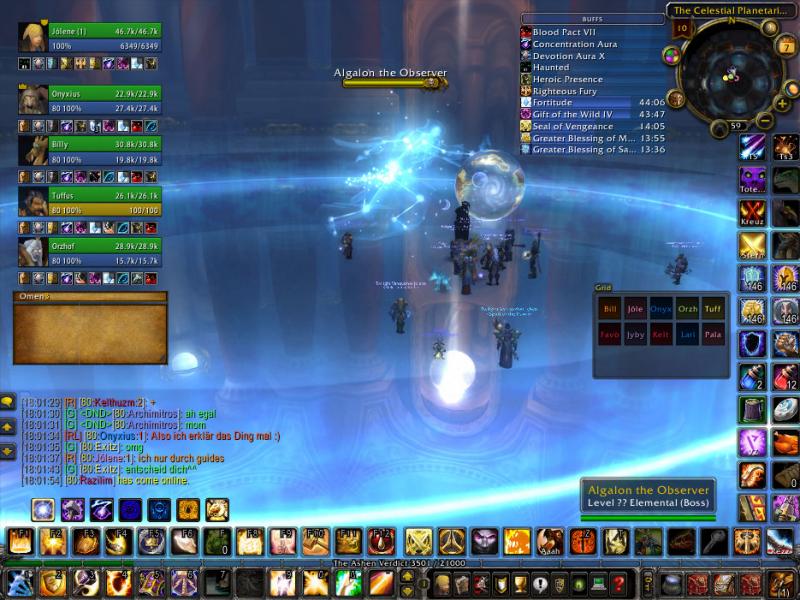
Task: Activate the F1 action bar ability
Action: pyautogui.click(x=21, y=542)
